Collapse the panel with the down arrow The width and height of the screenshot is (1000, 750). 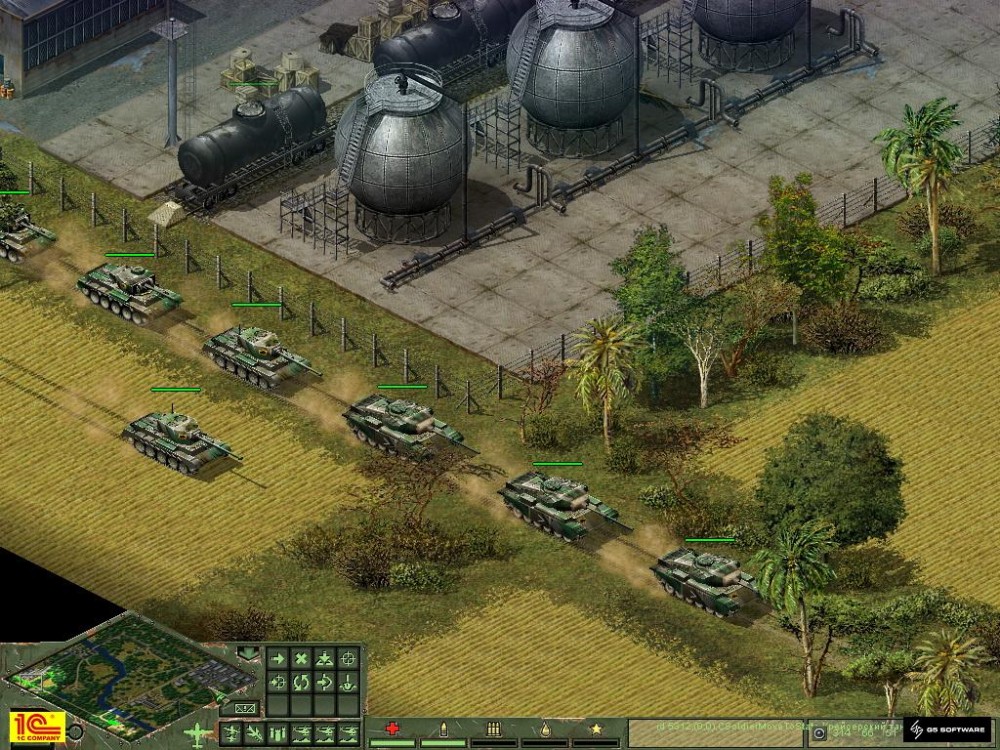click(247, 655)
